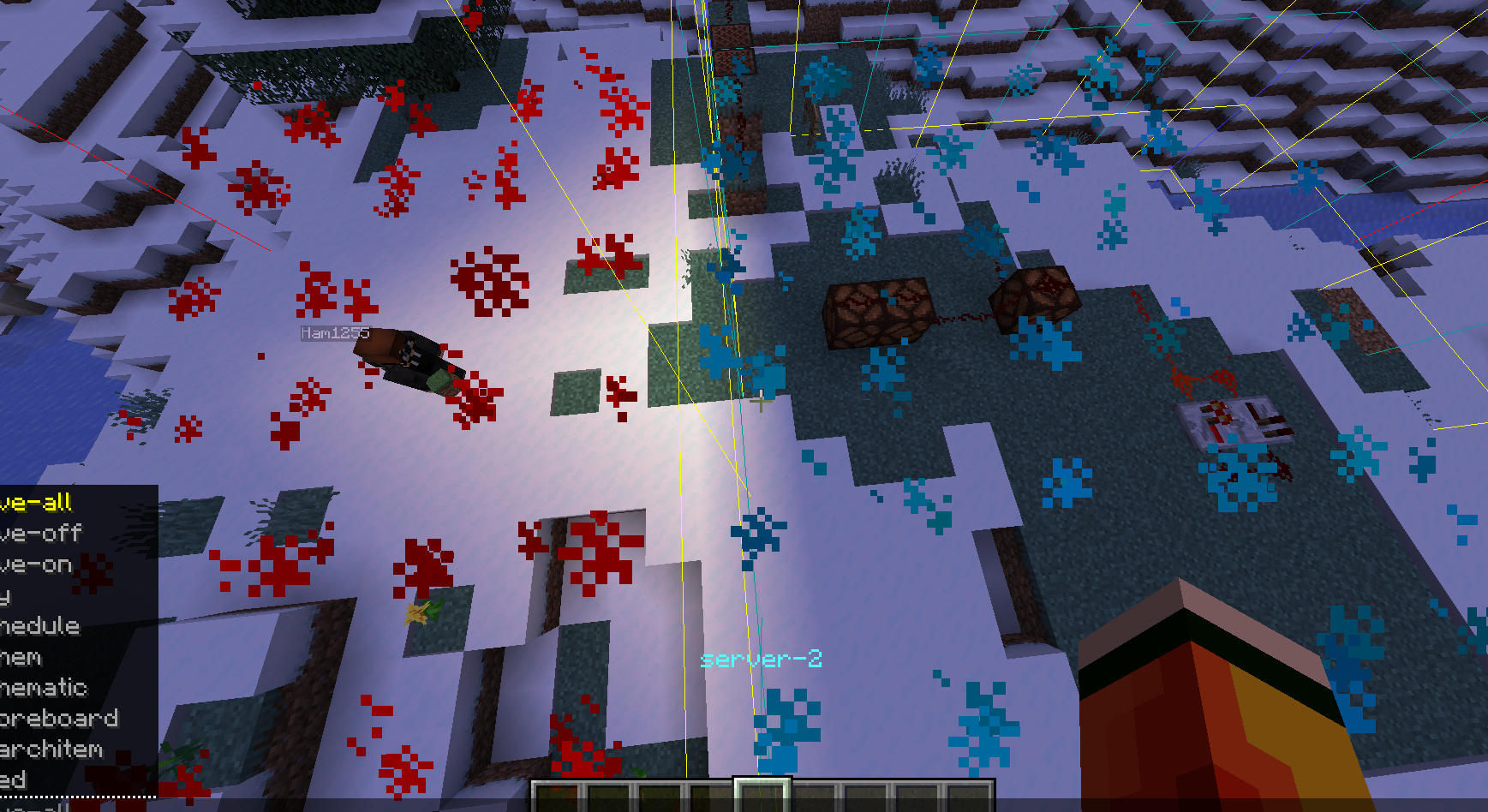Click the server-2 floating label

pos(761,660)
